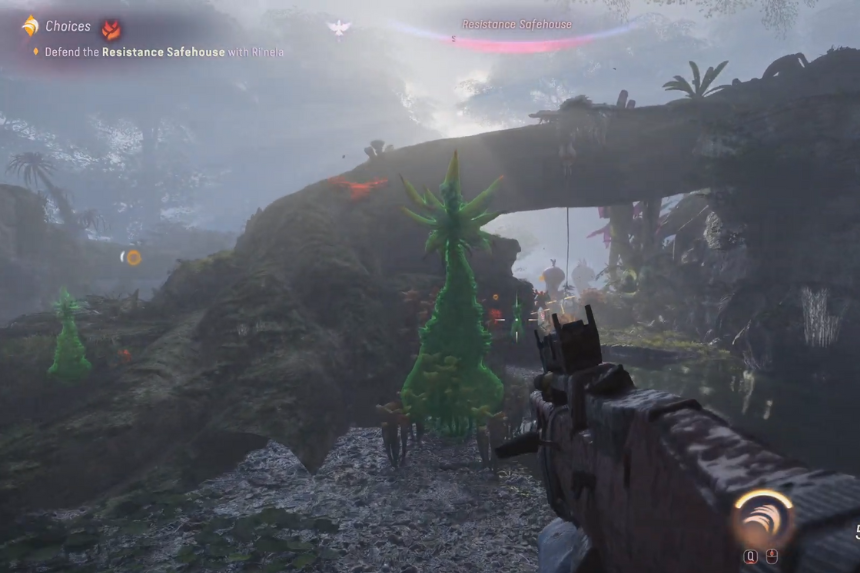The image size is (860, 573).
Task: Select the red flame icon beside Choices
Action: click(x=110, y=28)
